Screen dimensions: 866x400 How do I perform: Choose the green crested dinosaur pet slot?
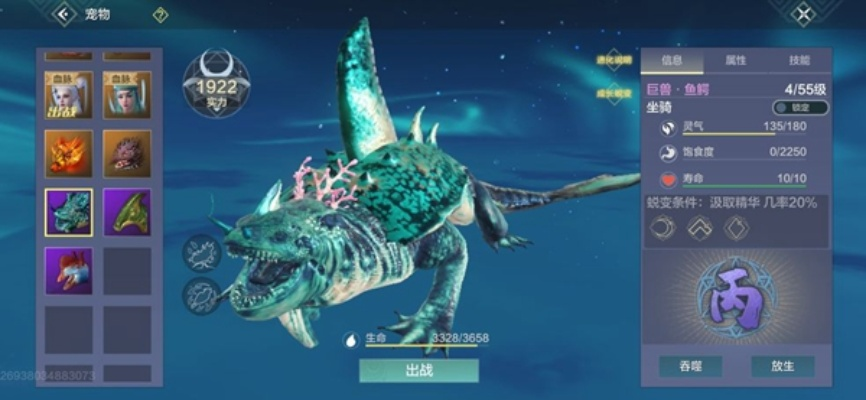[x=127, y=212]
